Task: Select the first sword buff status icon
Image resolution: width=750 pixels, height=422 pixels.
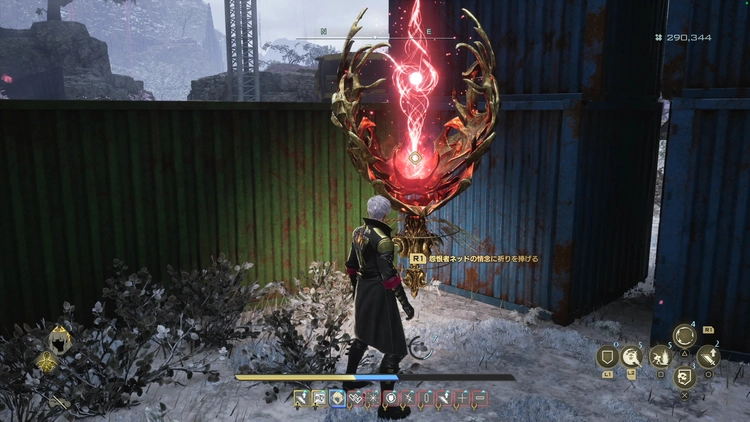Action: pyautogui.click(x=300, y=398)
